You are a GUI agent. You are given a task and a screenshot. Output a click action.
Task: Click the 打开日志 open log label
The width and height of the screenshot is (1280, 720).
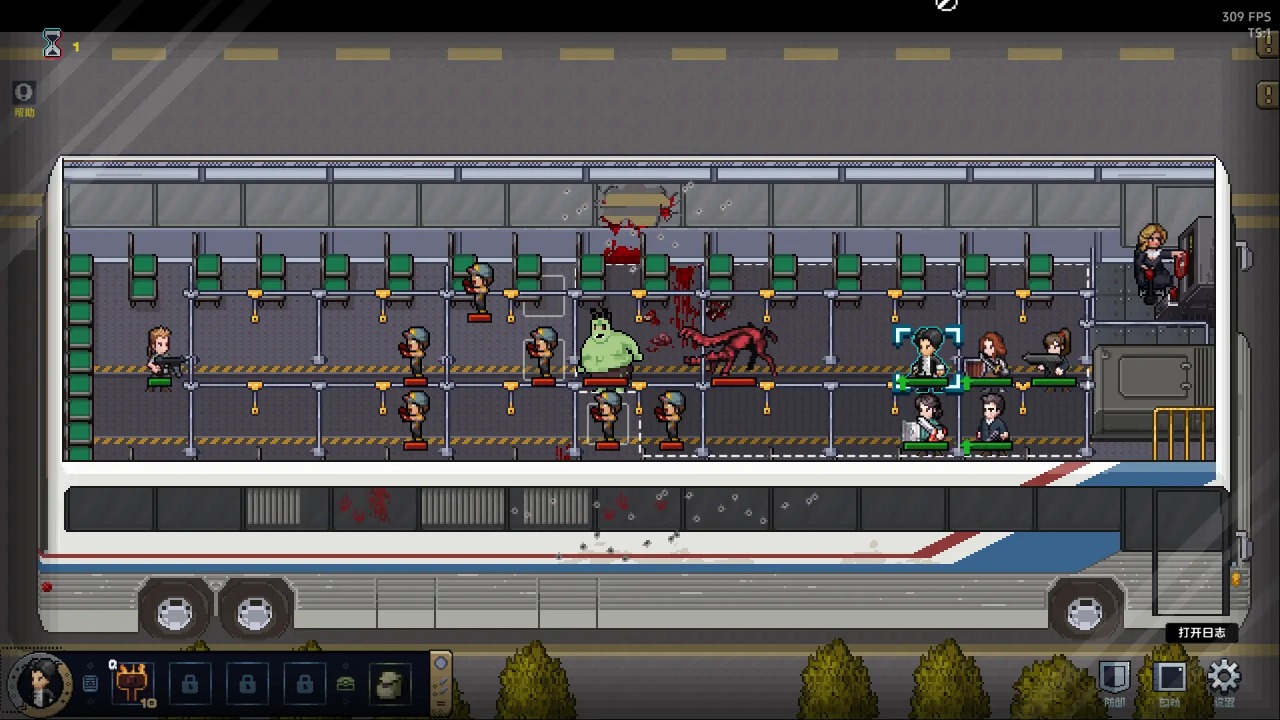pyautogui.click(x=1201, y=633)
